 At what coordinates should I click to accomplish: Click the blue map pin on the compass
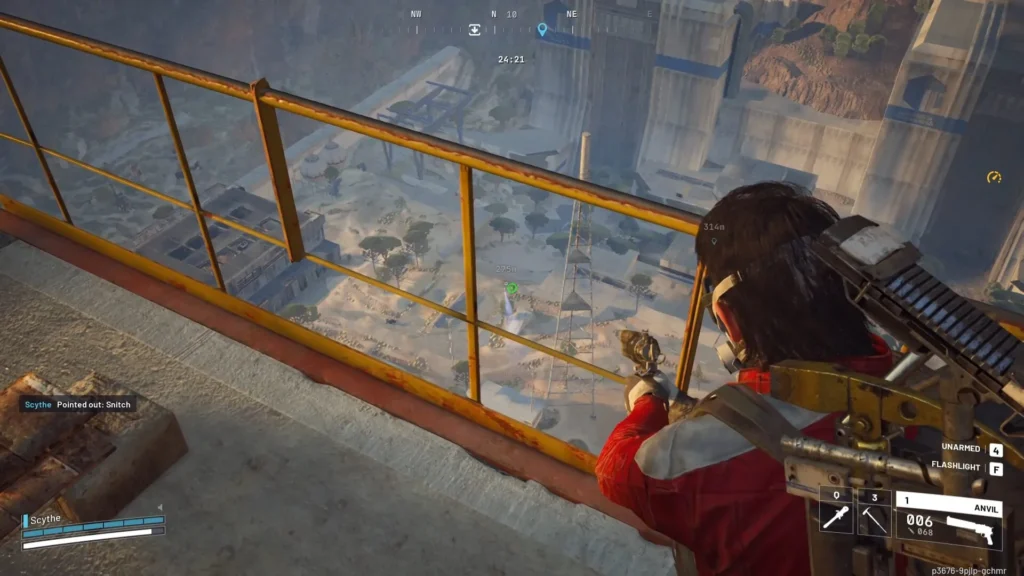click(542, 30)
